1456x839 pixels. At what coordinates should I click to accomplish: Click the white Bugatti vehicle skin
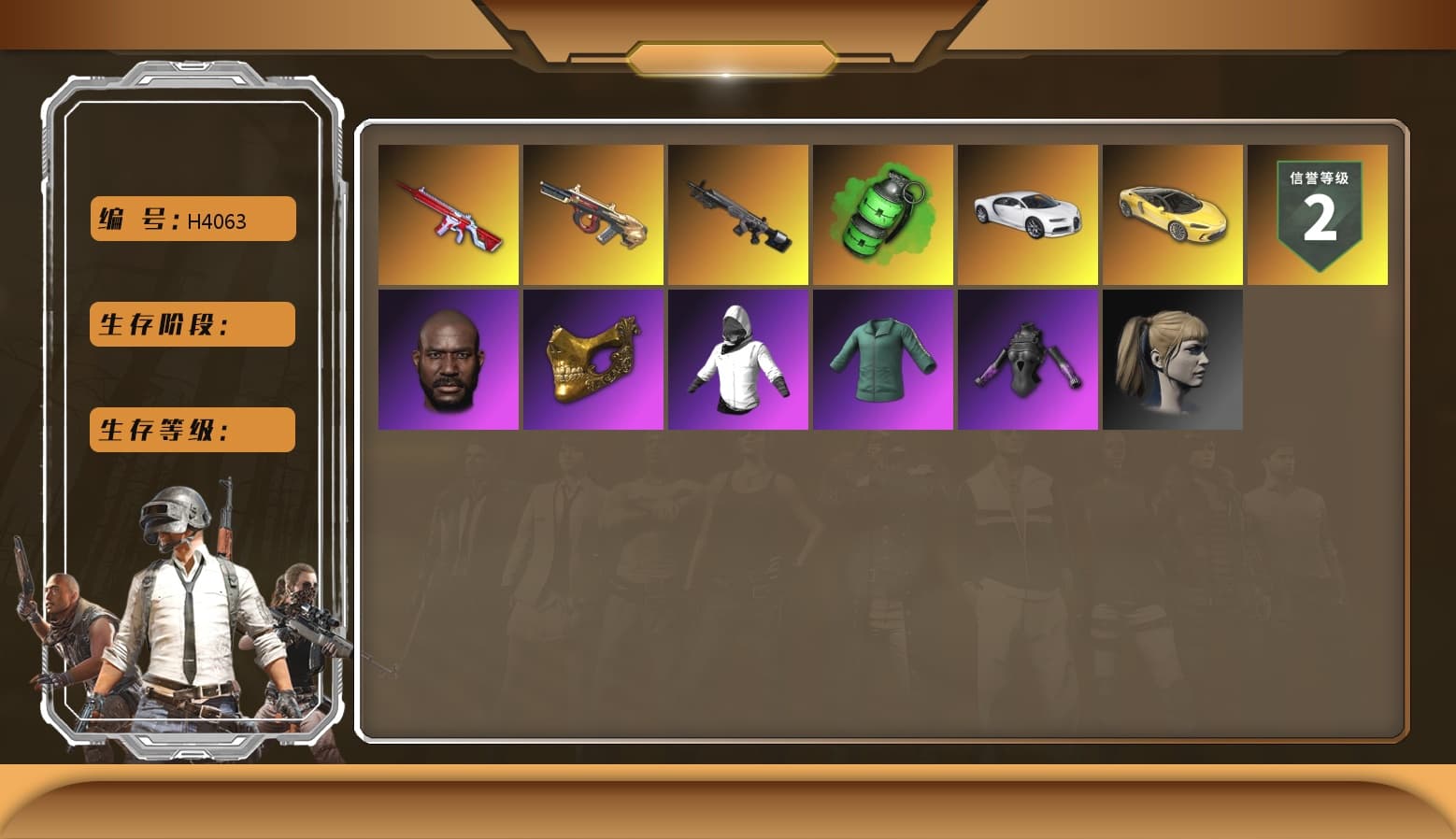tap(1027, 214)
